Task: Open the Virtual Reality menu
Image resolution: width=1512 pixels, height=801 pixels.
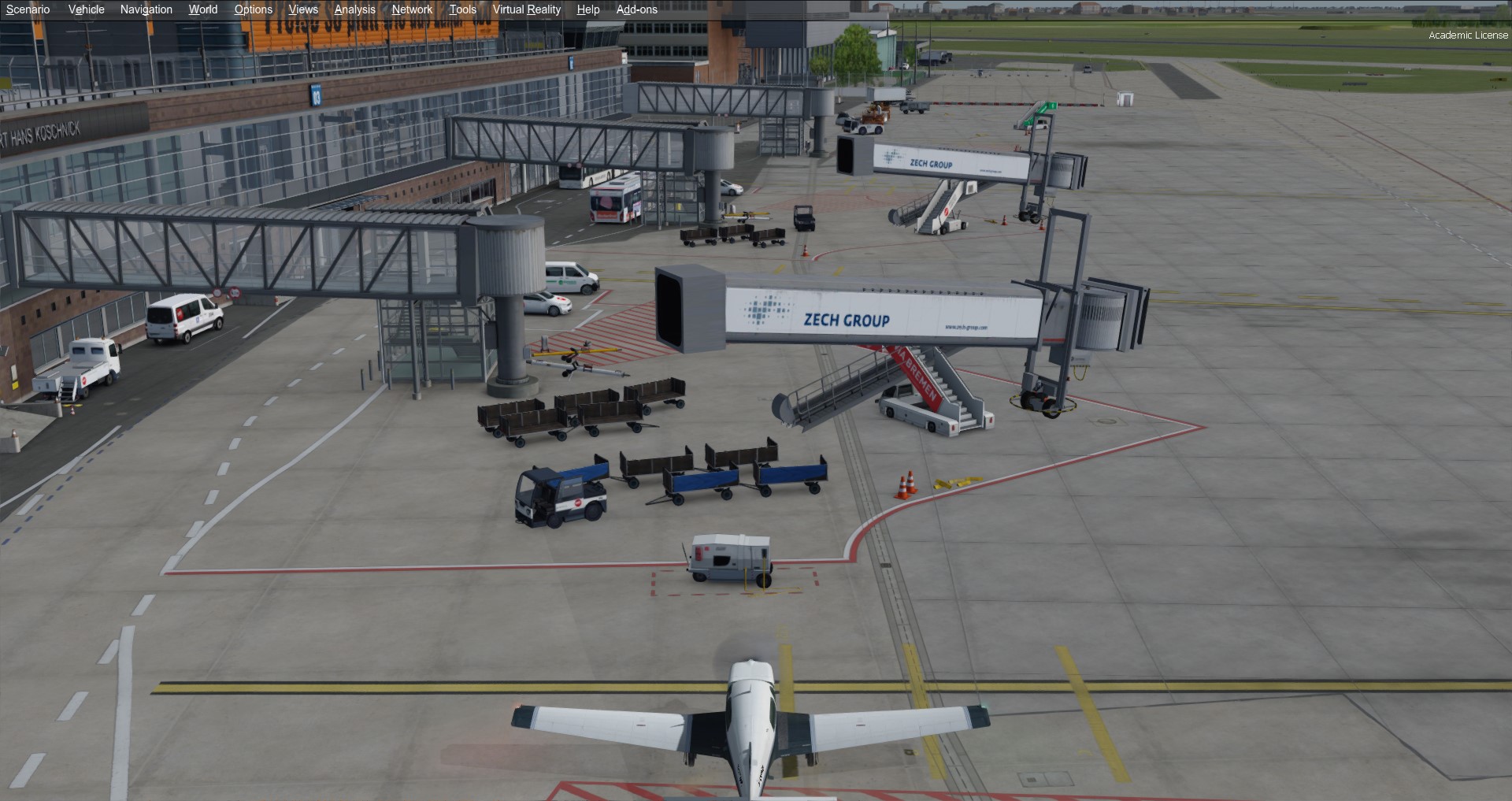Action: pyautogui.click(x=526, y=9)
